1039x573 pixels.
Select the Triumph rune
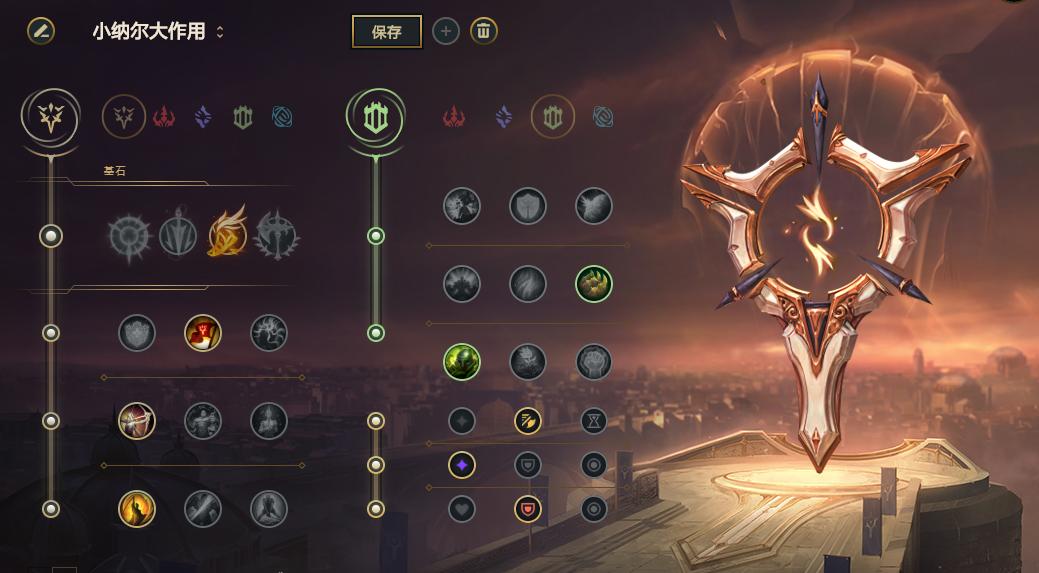point(203,333)
